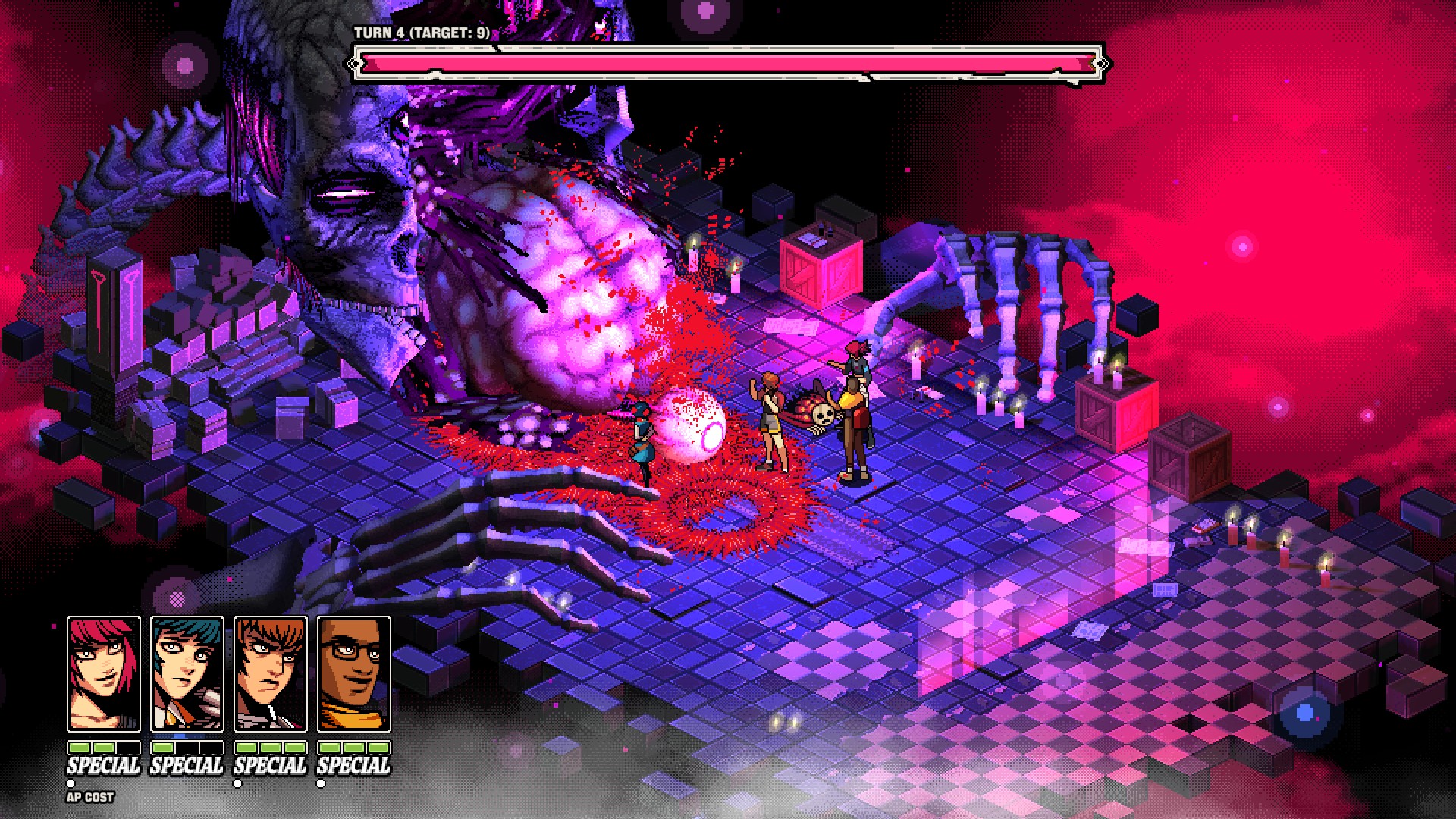Toggle the first AP pip of the red-haired character
This screenshot has height=819, width=1456.
(x=78, y=748)
